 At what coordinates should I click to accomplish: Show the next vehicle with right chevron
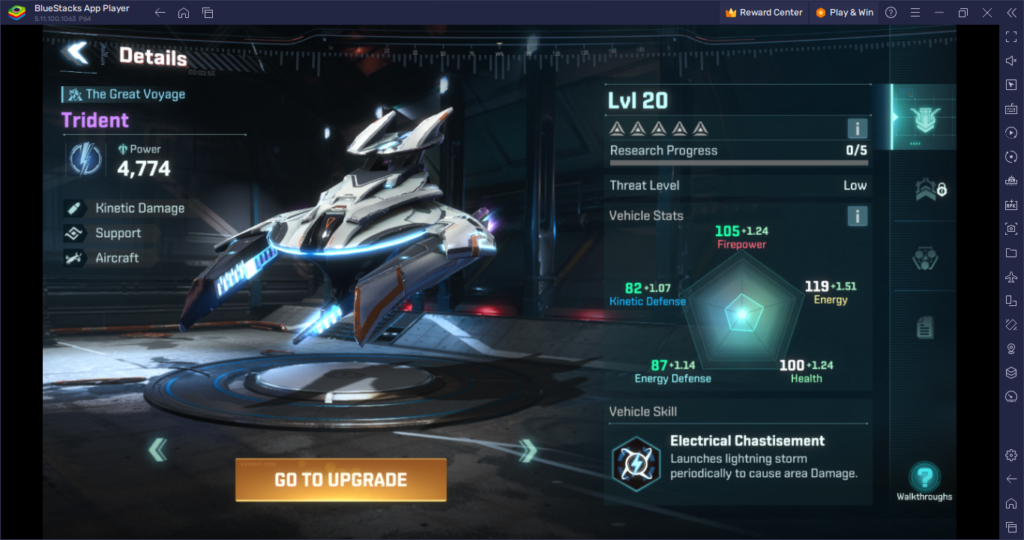[x=528, y=451]
